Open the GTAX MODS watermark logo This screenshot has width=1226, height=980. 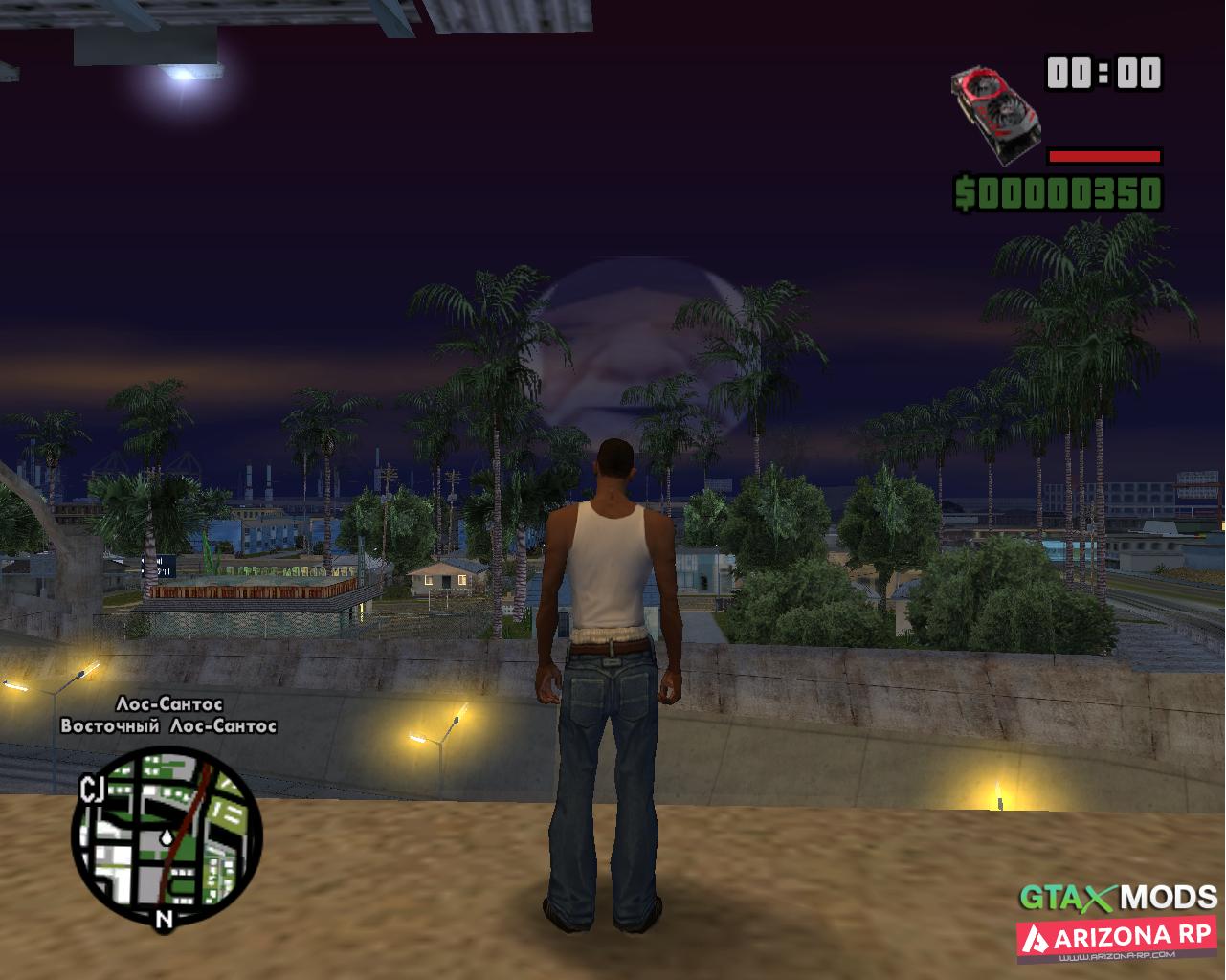point(1118,898)
